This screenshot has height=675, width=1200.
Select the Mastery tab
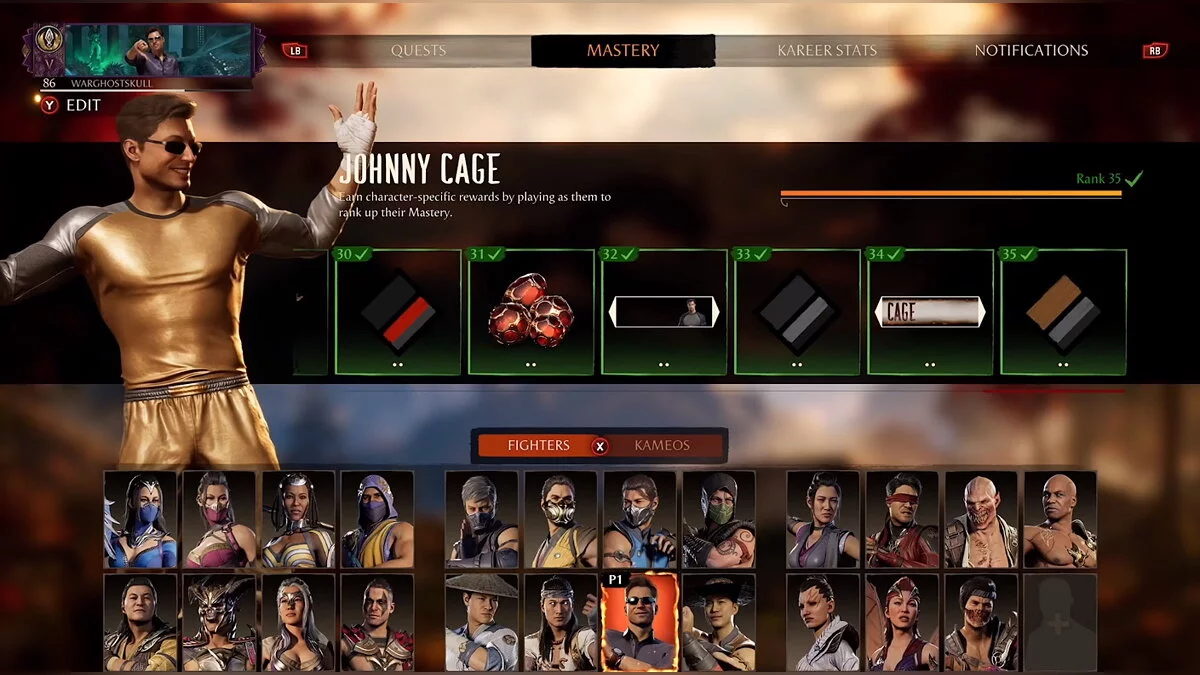622,50
